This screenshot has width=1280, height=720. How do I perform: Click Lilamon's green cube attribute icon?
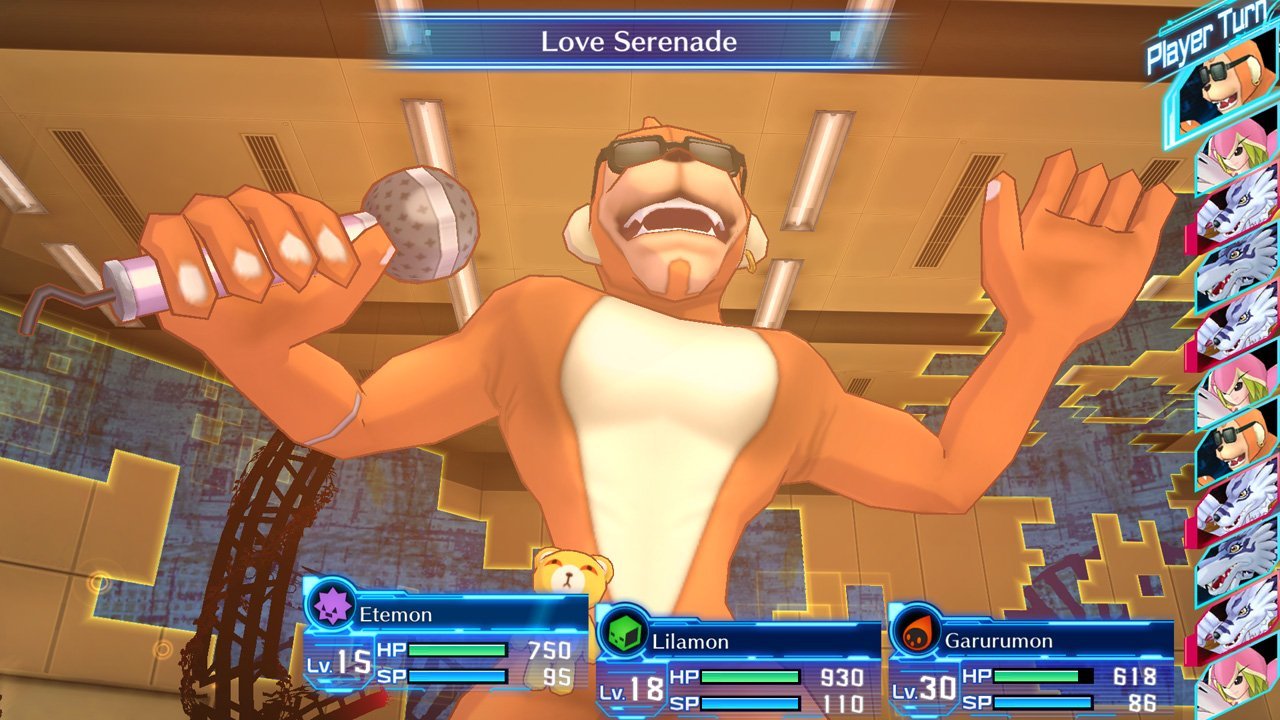[x=622, y=632]
